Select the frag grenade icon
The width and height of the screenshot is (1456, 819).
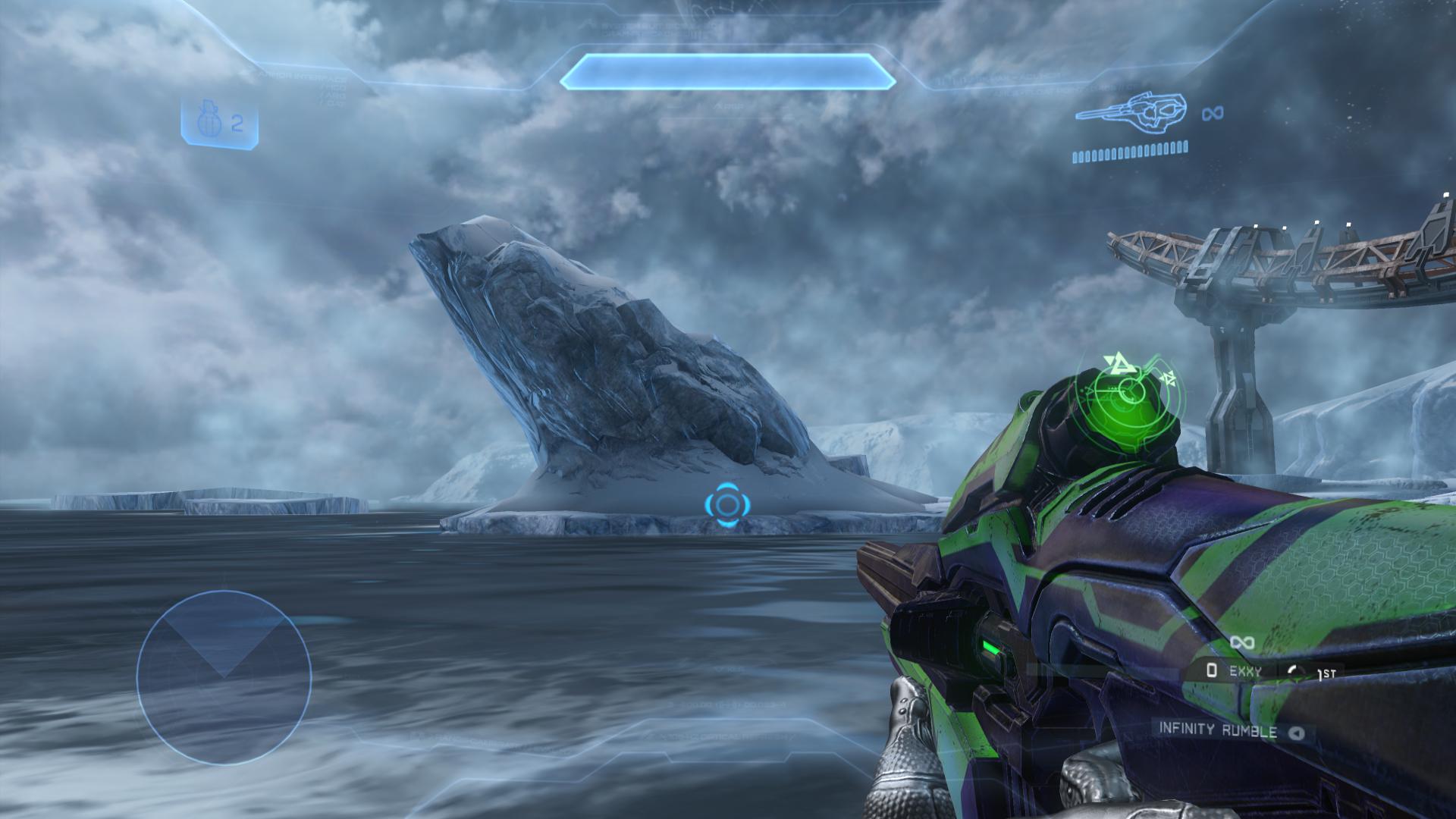[207, 124]
